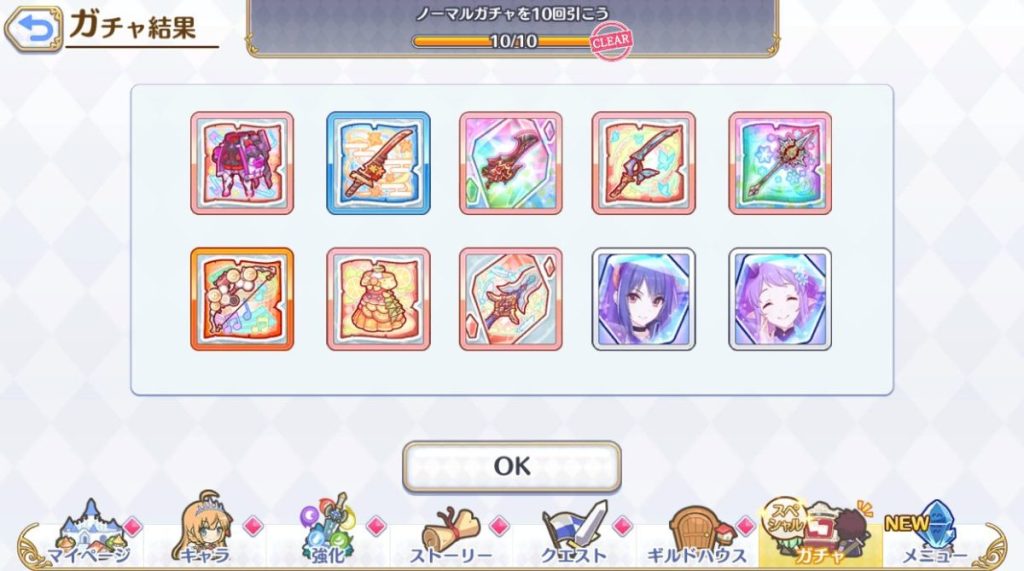
Task: Open マイページ home tab
Action: coord(86,535)
